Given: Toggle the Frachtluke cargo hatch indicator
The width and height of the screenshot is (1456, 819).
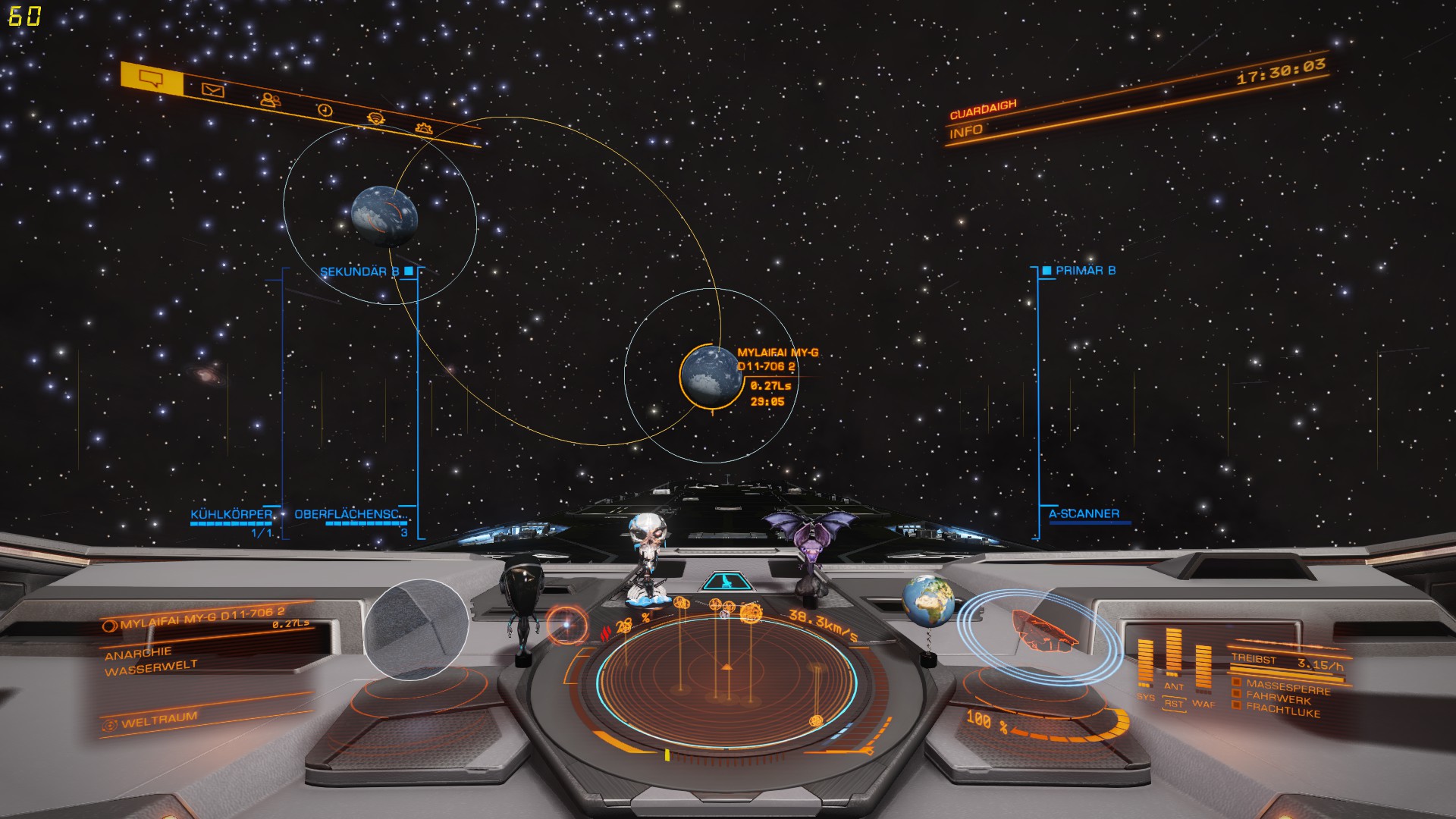Looking at the screenshot, I should click(1282, 709).
